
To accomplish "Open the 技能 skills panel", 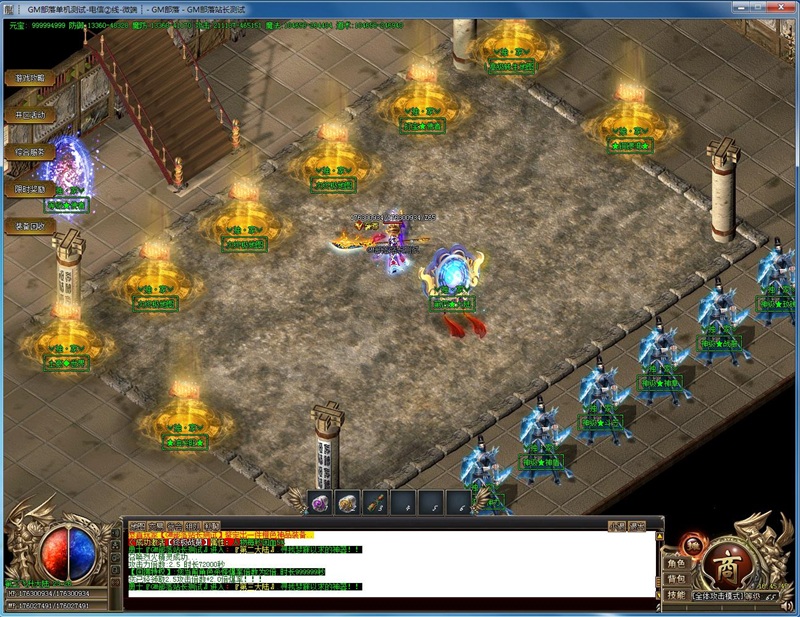I will [677, 595].
